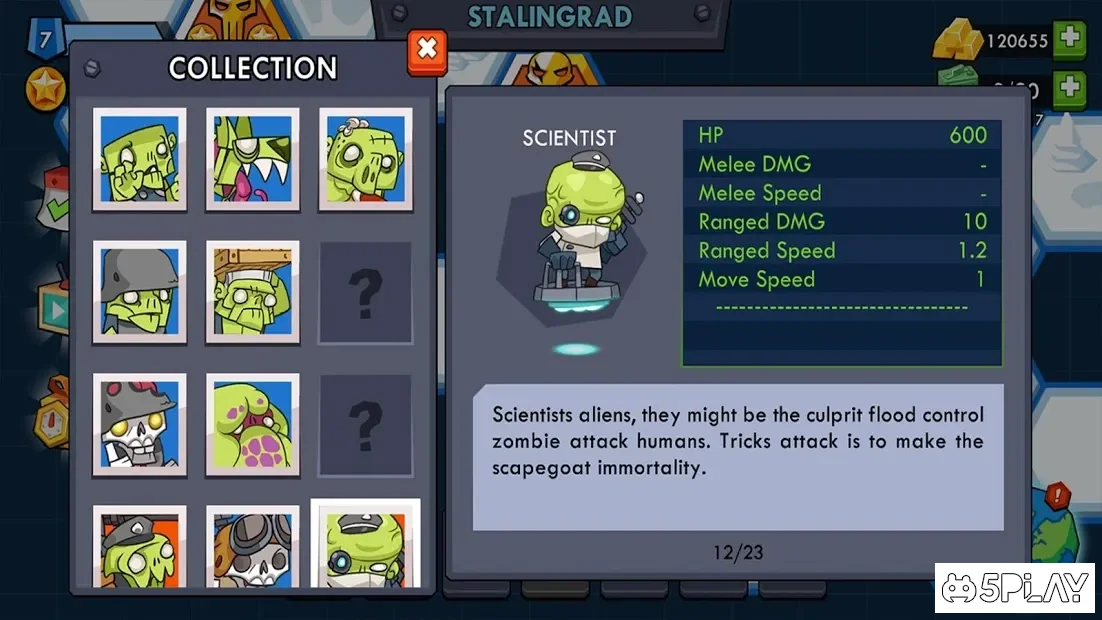The image size is (1102, 620).
Task: Choose the highlighted Scientist portrait
Action: [x=366, y=545]
